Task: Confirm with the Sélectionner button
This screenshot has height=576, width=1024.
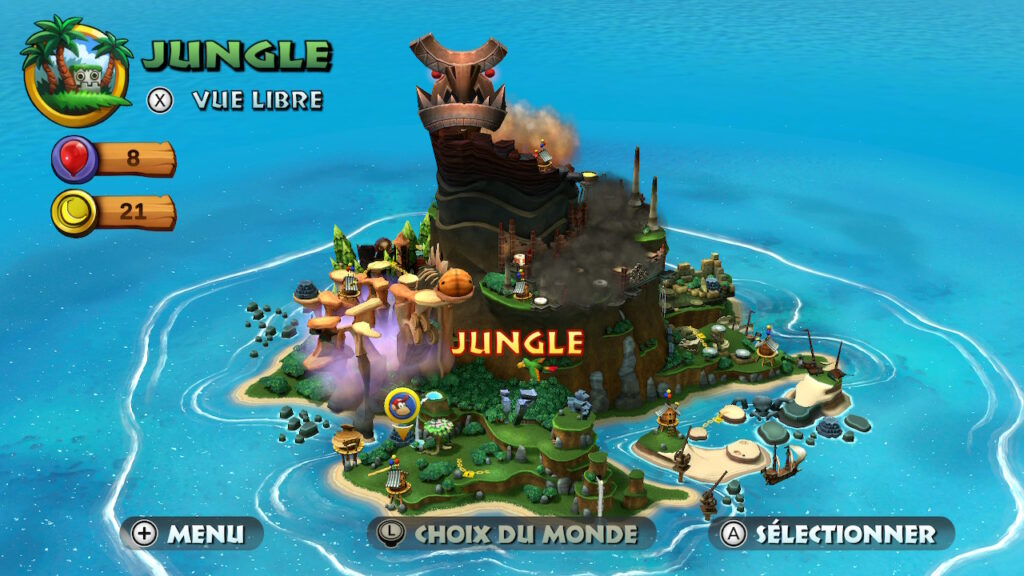Action: pos(831,533)
